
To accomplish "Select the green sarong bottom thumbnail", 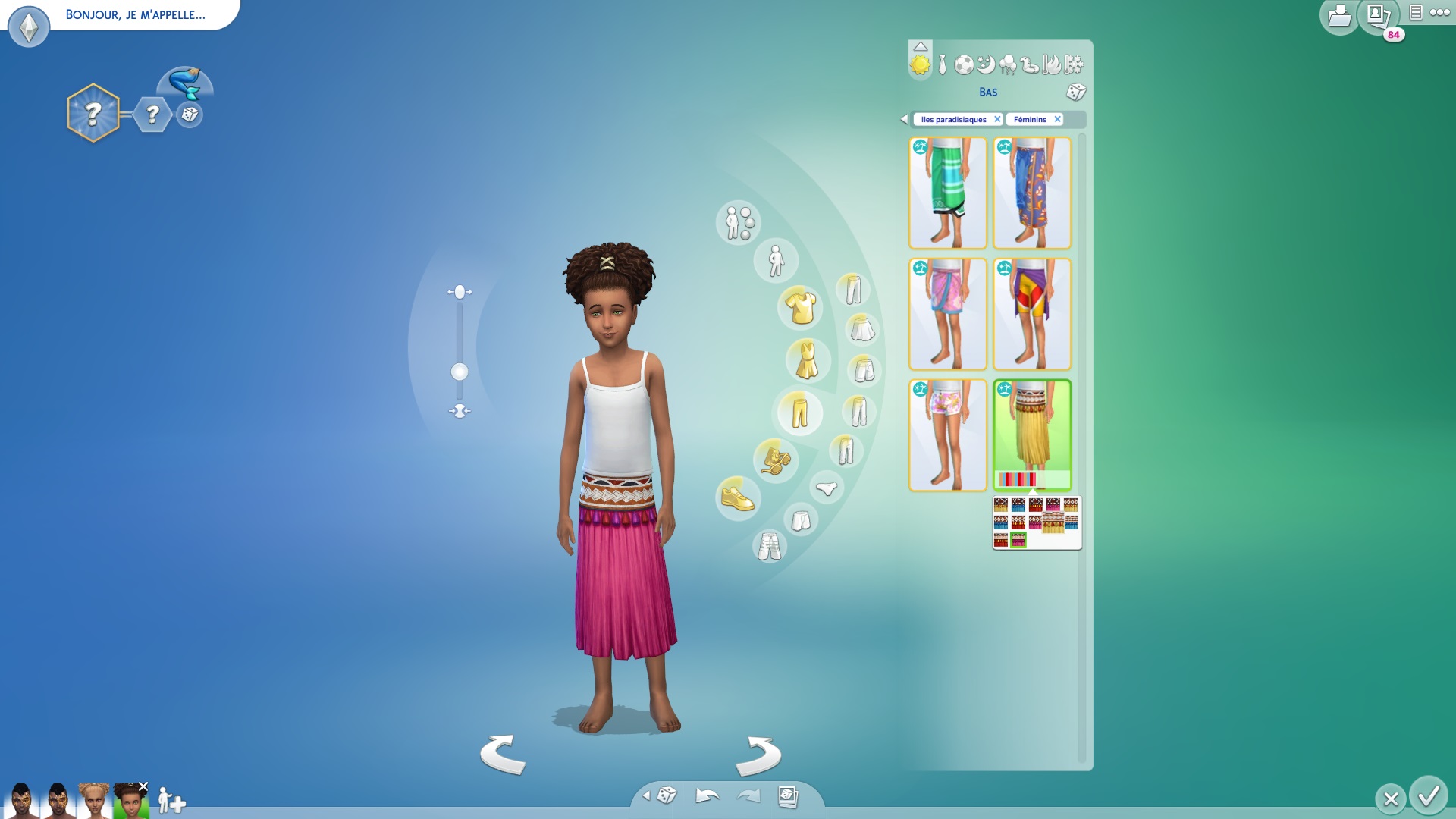I will click(947, 193).
